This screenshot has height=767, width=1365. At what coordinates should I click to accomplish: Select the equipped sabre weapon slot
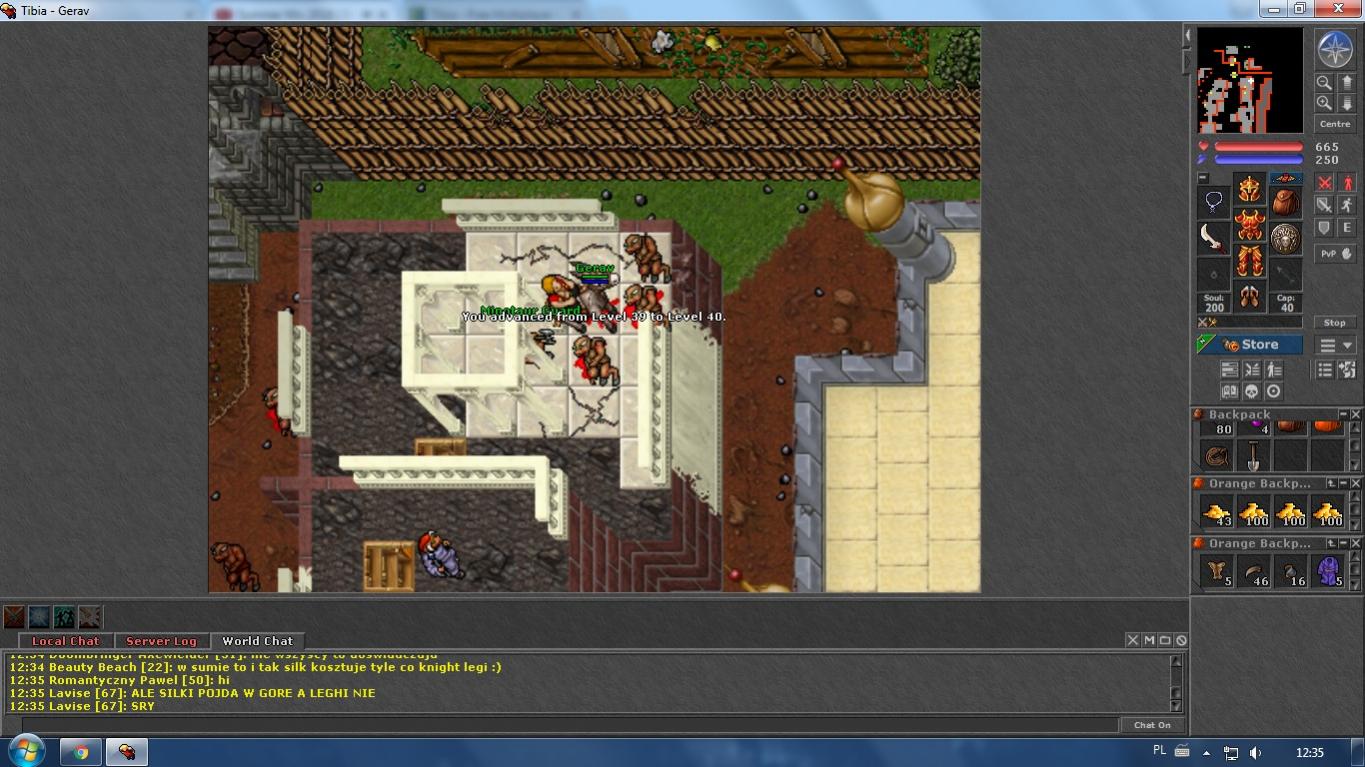[1214, 238]
